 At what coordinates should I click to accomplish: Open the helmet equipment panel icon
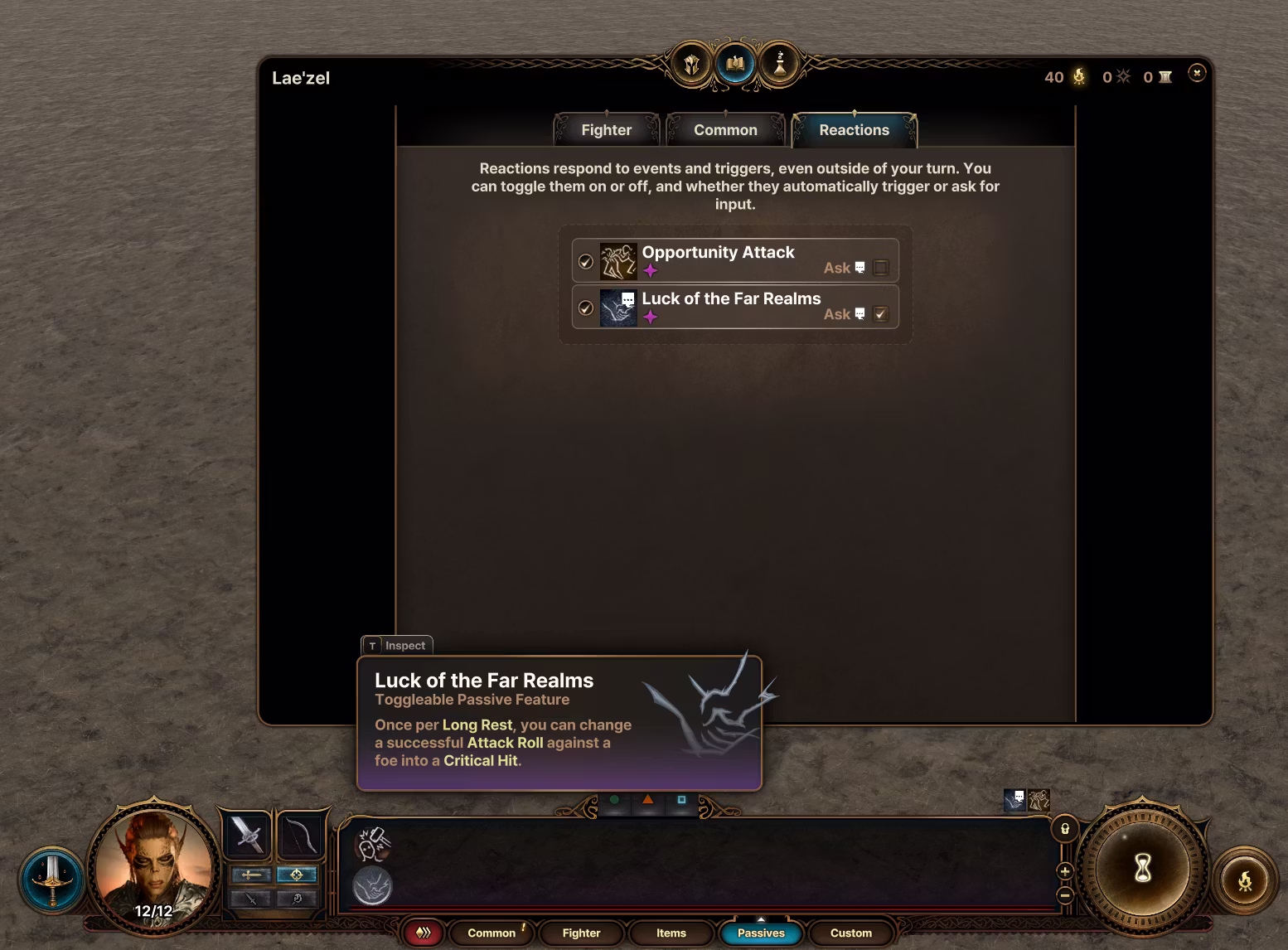[x=692, y=64]
